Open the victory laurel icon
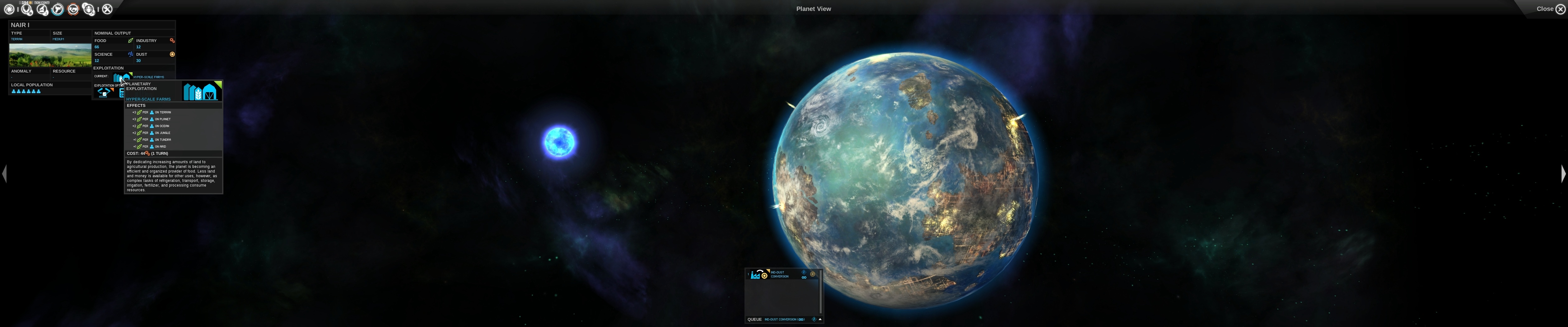 click(x=26, y=9)
